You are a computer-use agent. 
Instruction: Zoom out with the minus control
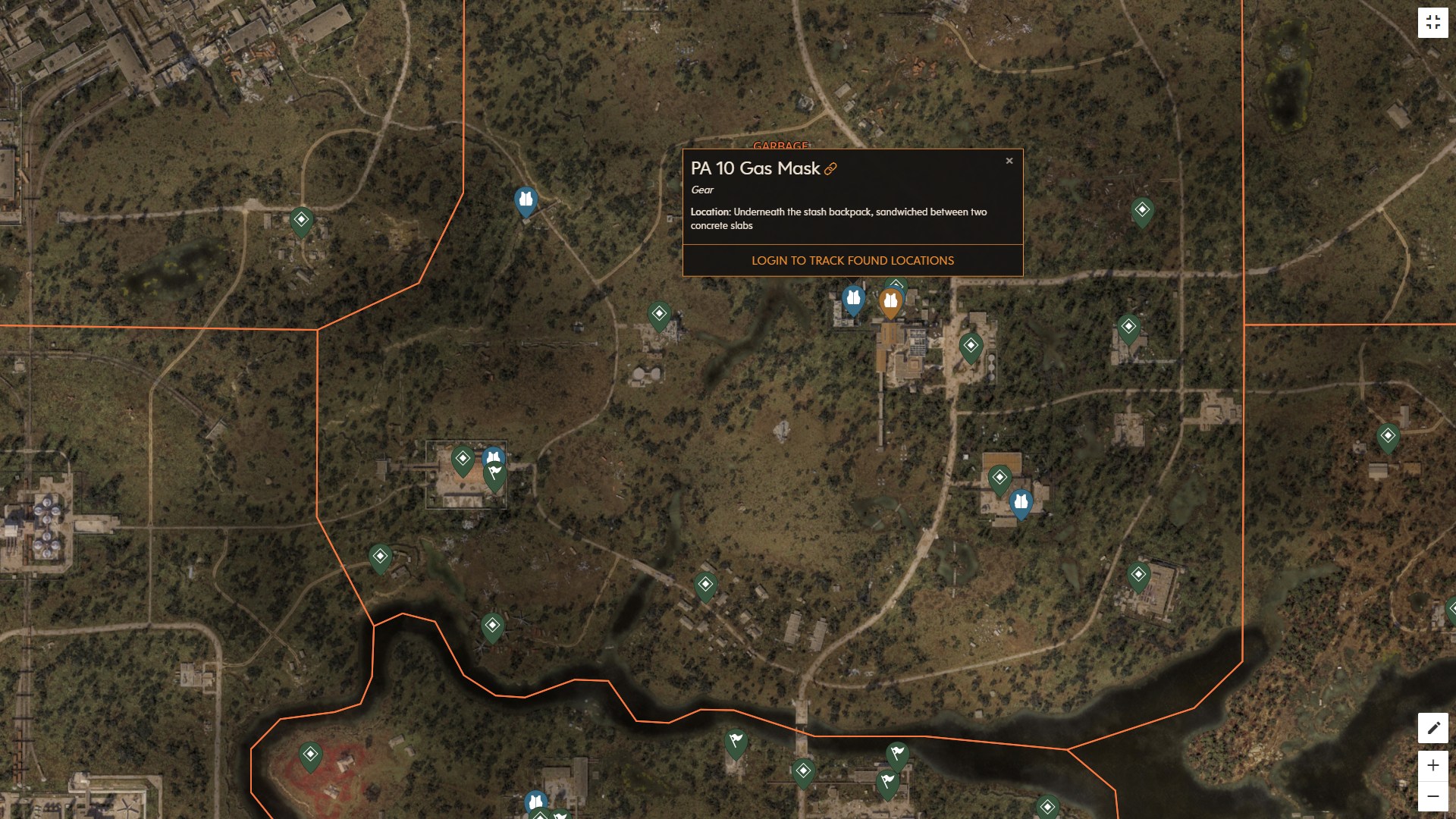click(x=1432, y=798)
